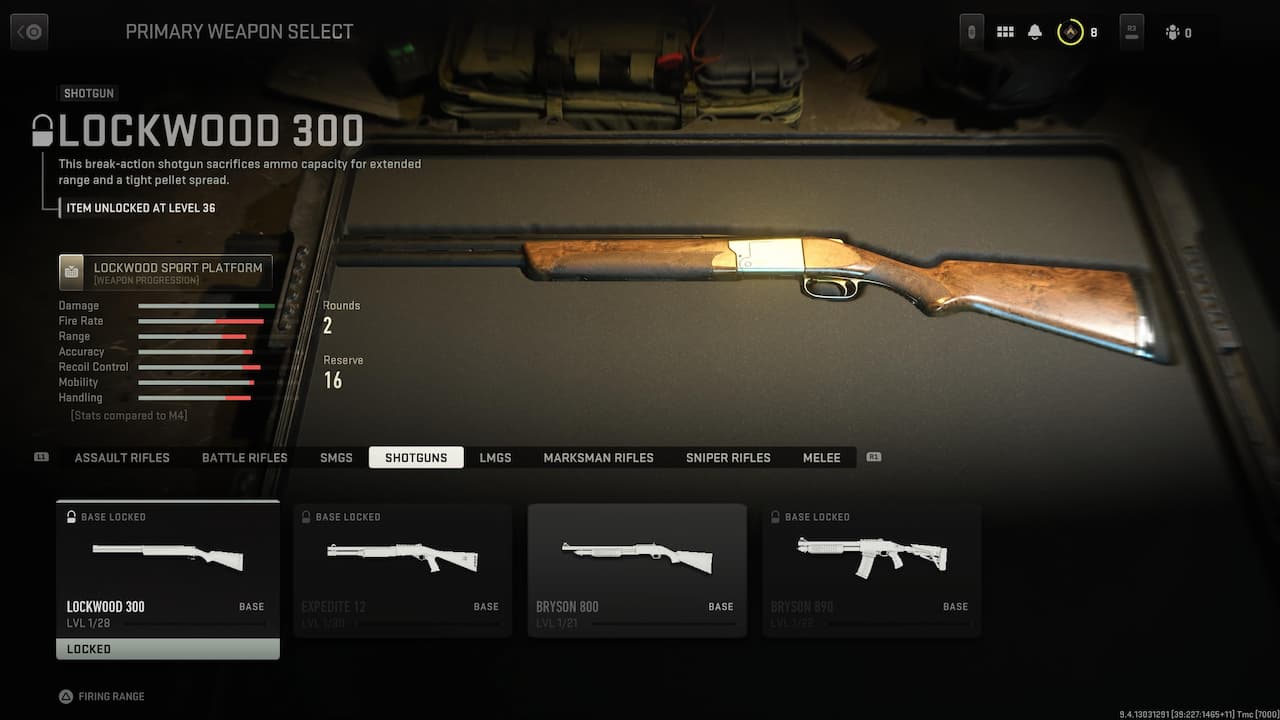Select the battle pass rank emblem icon
The image size is (1280, 720).
(x=1072, y=31)
